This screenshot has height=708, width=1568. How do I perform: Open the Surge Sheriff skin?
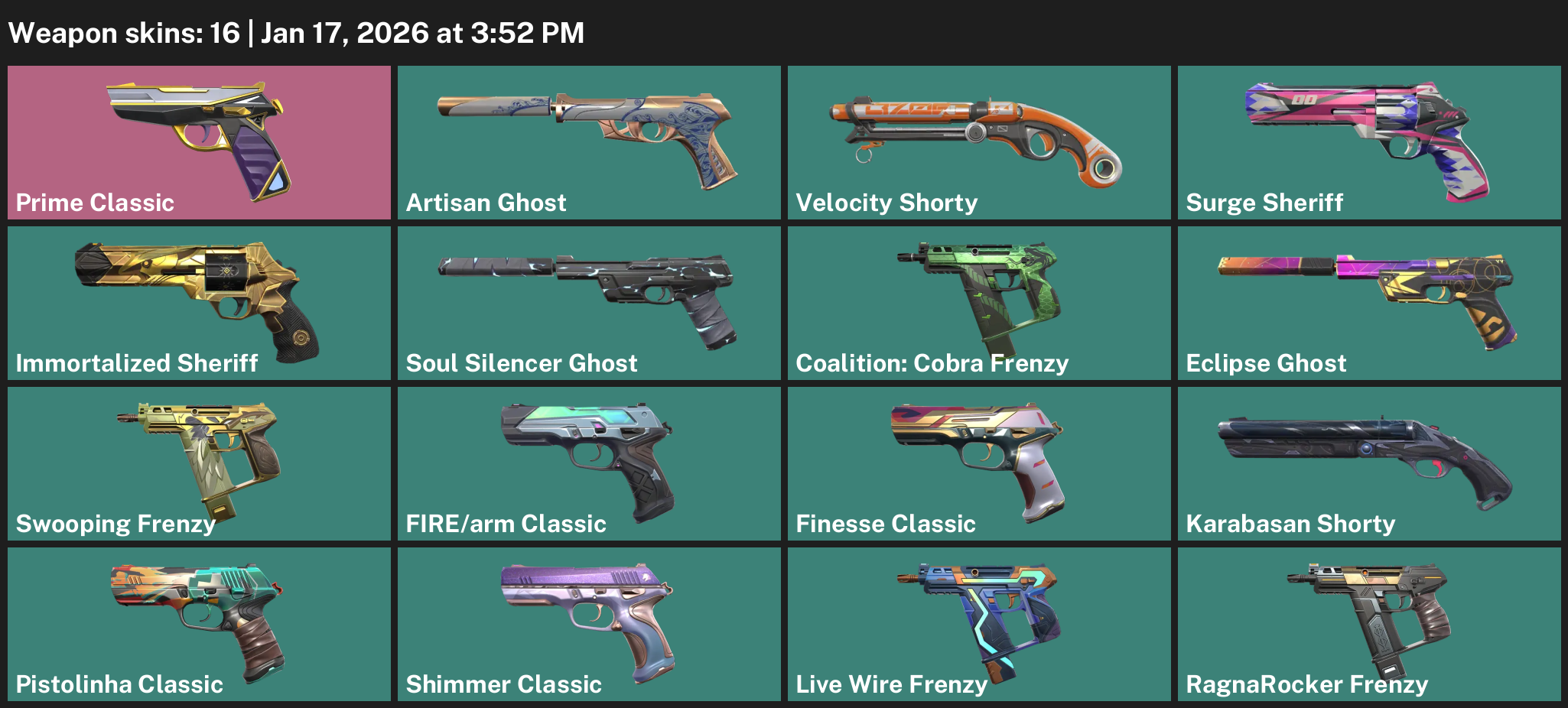1369,142
